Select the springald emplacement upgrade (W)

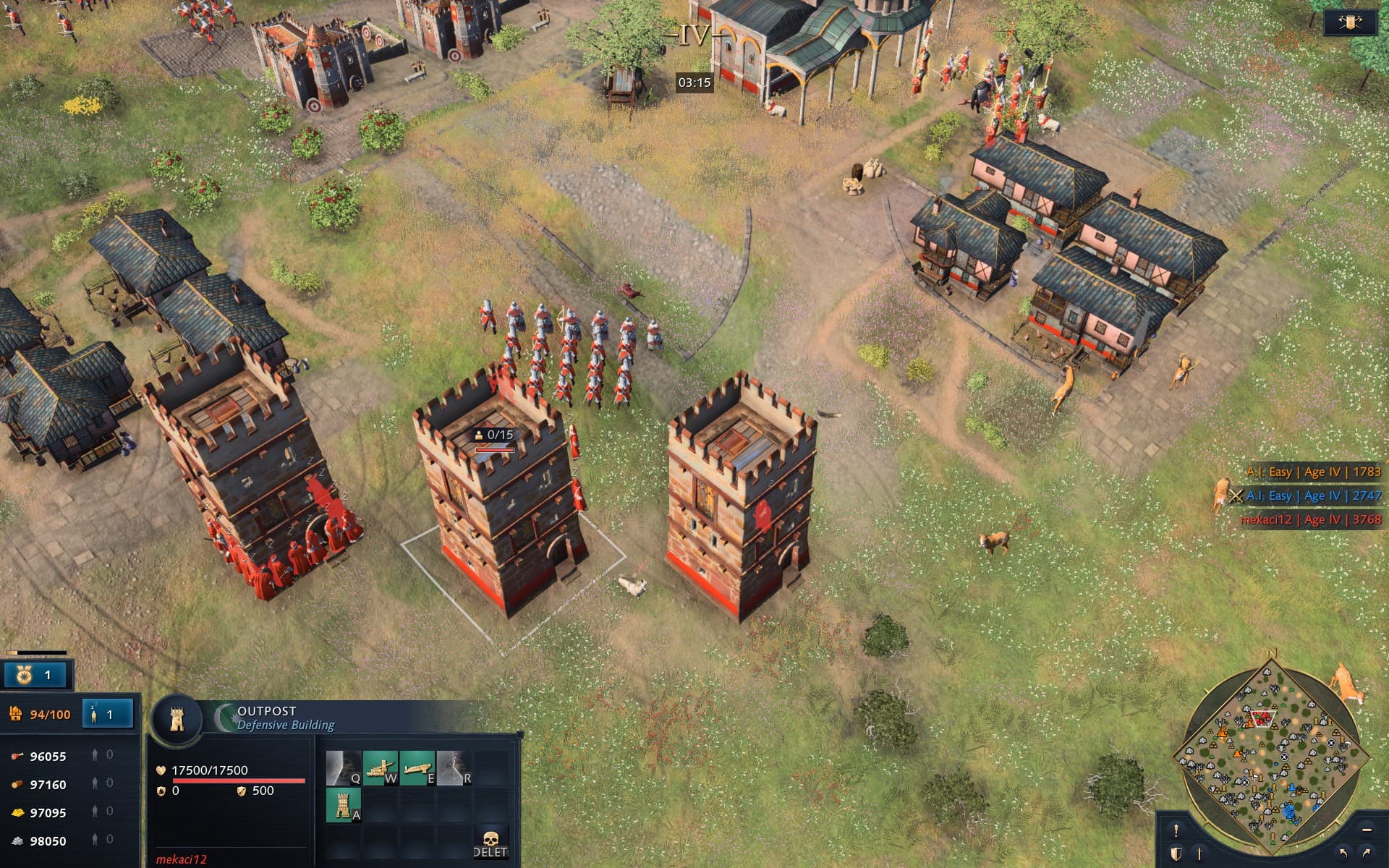[380, 768]
